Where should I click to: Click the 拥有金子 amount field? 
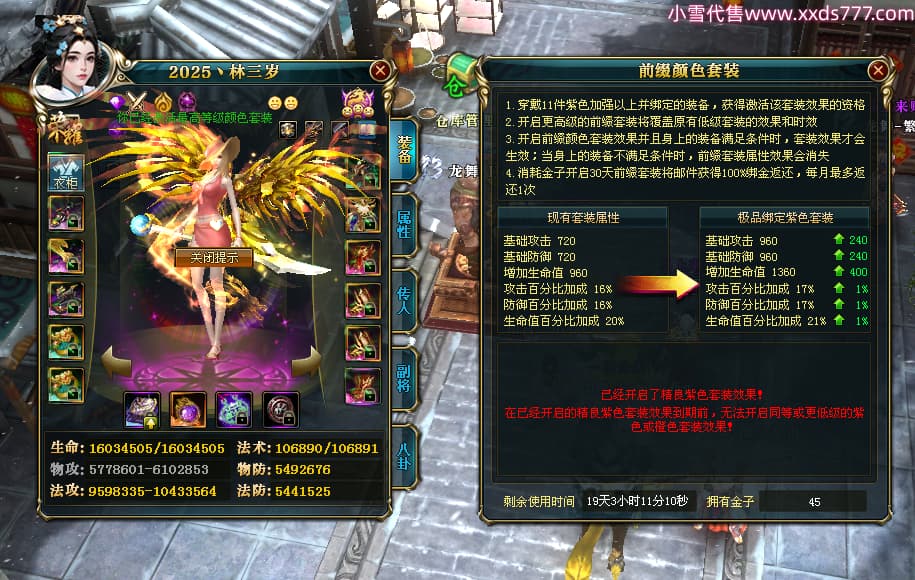[x=812, y=501]
